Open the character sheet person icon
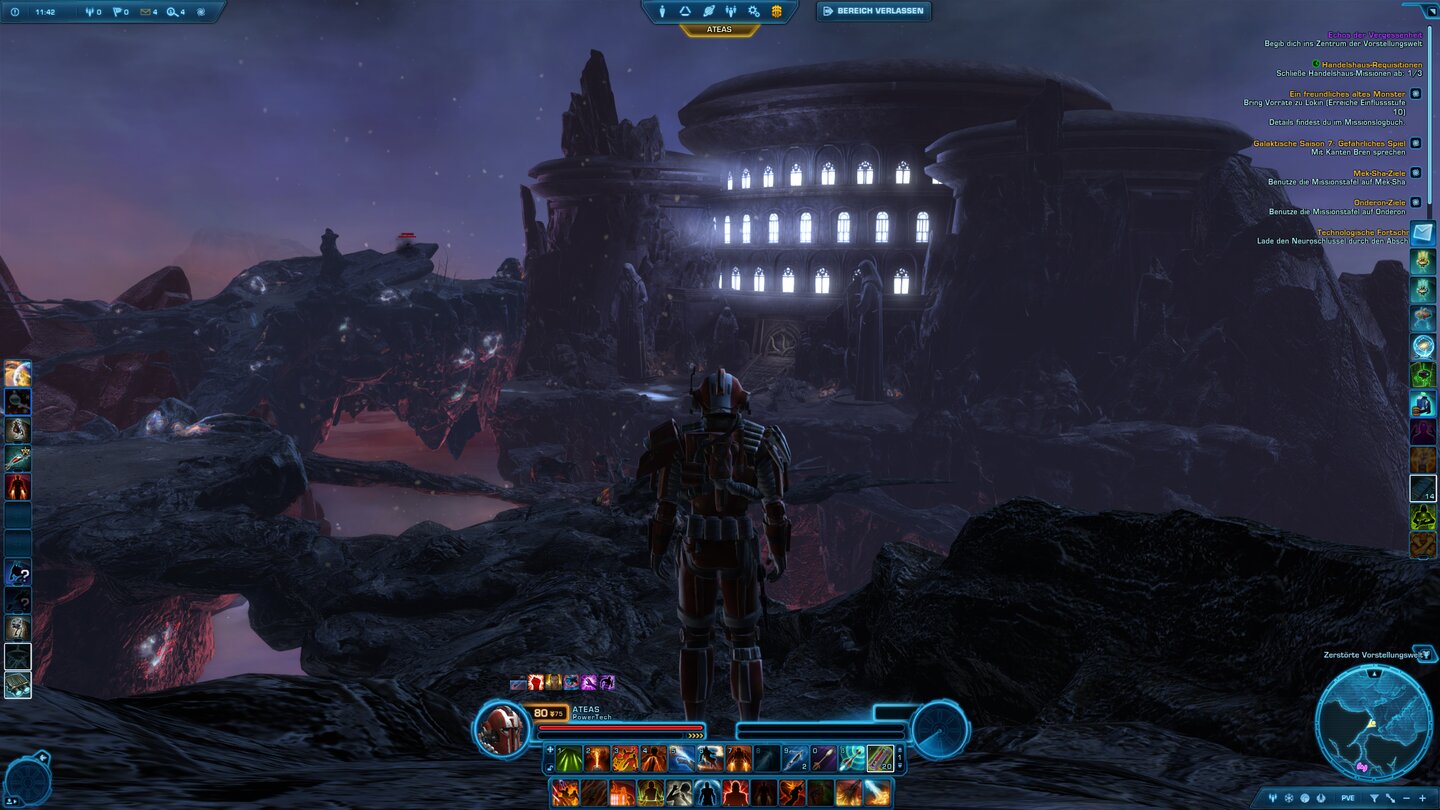Image resolution: width=1440 pixels, height=810 pixels. tap(662, 12)
